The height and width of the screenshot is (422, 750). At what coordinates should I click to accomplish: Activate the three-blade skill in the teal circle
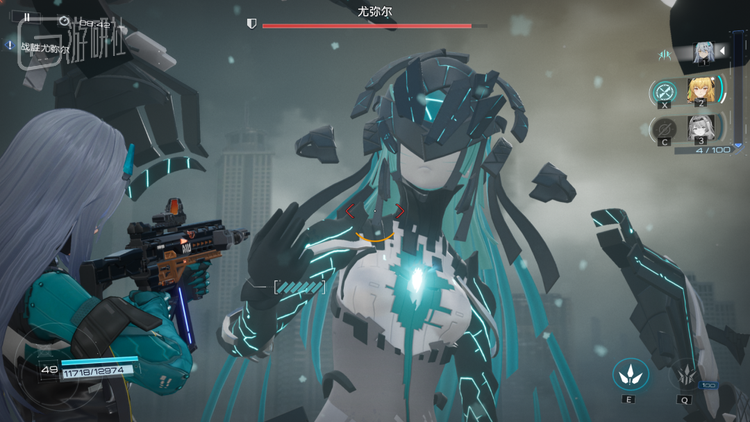(x=630, y=374)
